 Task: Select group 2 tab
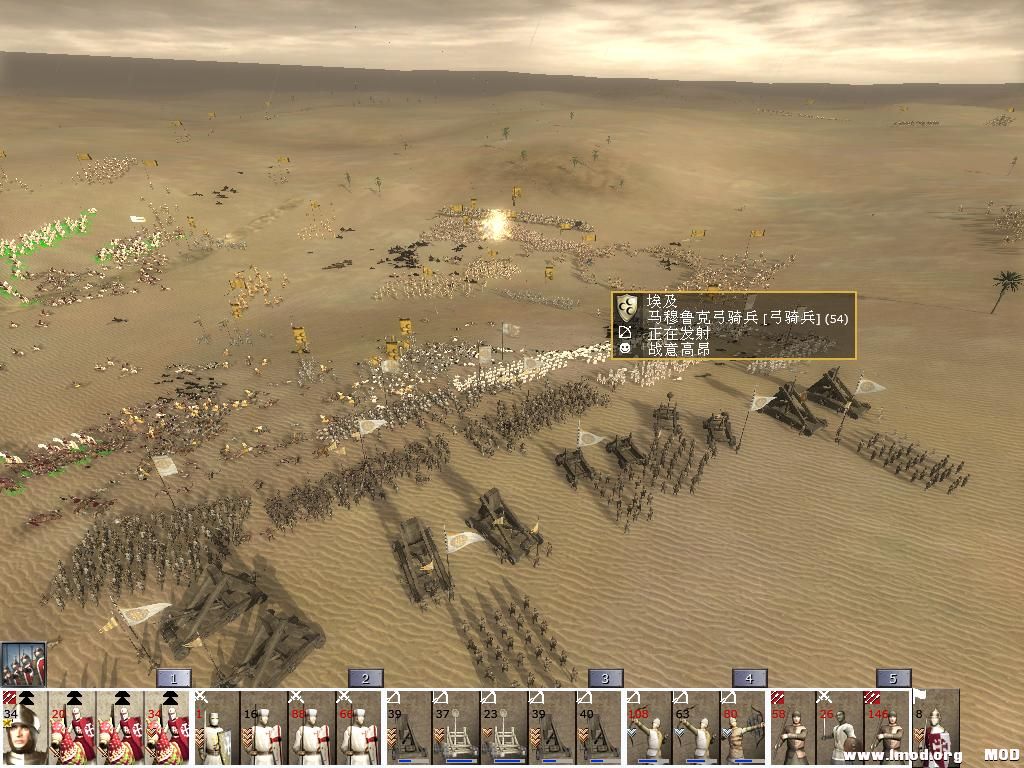click(x=365, y=678)
